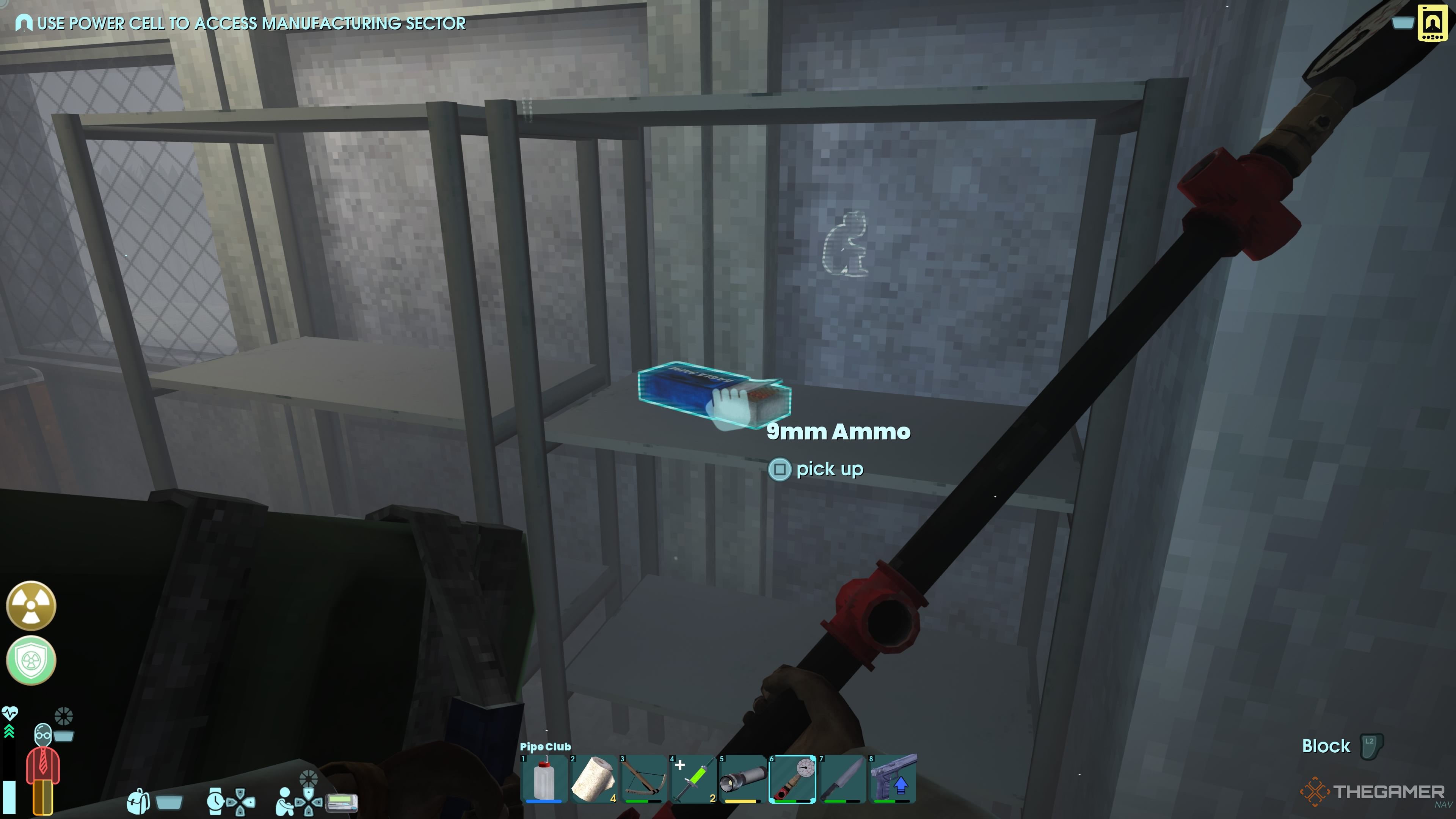Select the knife in hotbar slot 7

point(842,780)
